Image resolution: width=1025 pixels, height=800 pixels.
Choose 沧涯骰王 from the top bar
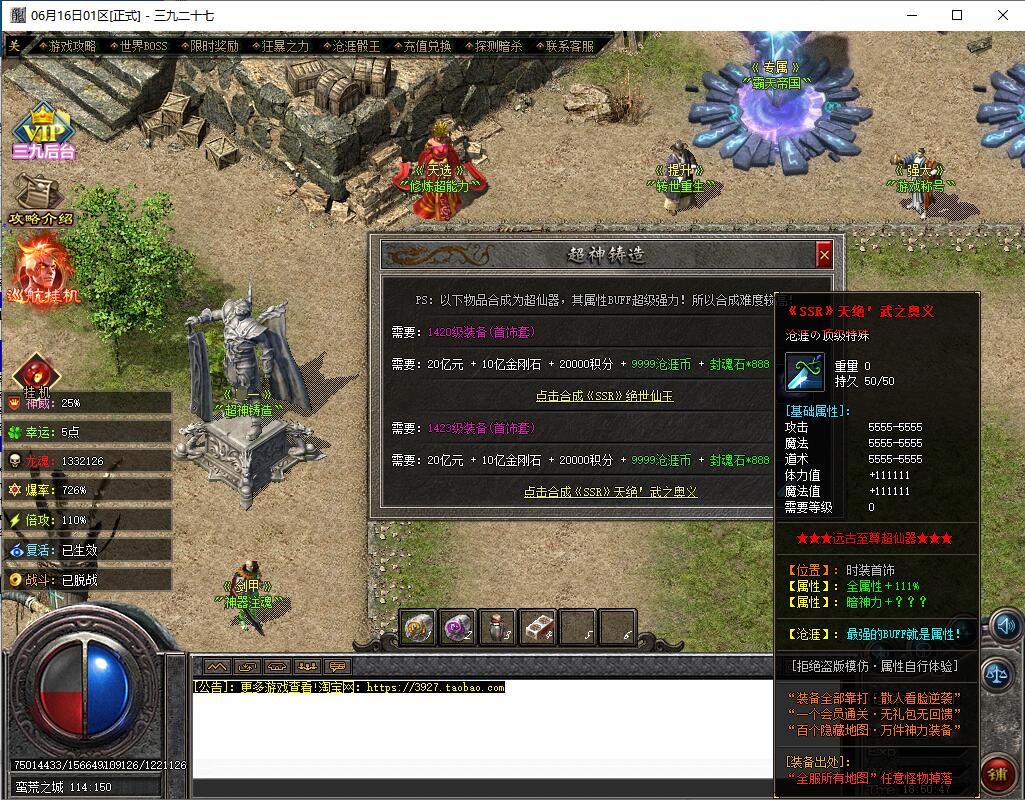tap(356, 46)
